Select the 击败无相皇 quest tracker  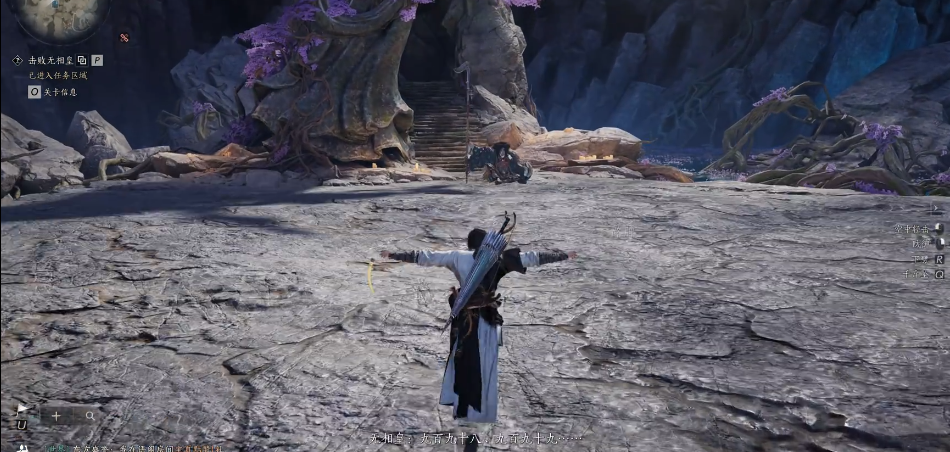[x=50, y=60]
